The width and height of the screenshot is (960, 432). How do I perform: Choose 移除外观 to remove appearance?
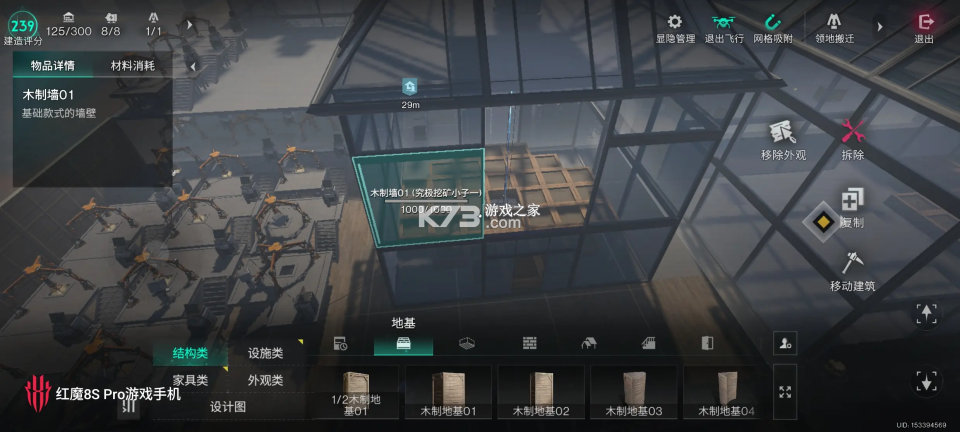(x=783, y=140)
